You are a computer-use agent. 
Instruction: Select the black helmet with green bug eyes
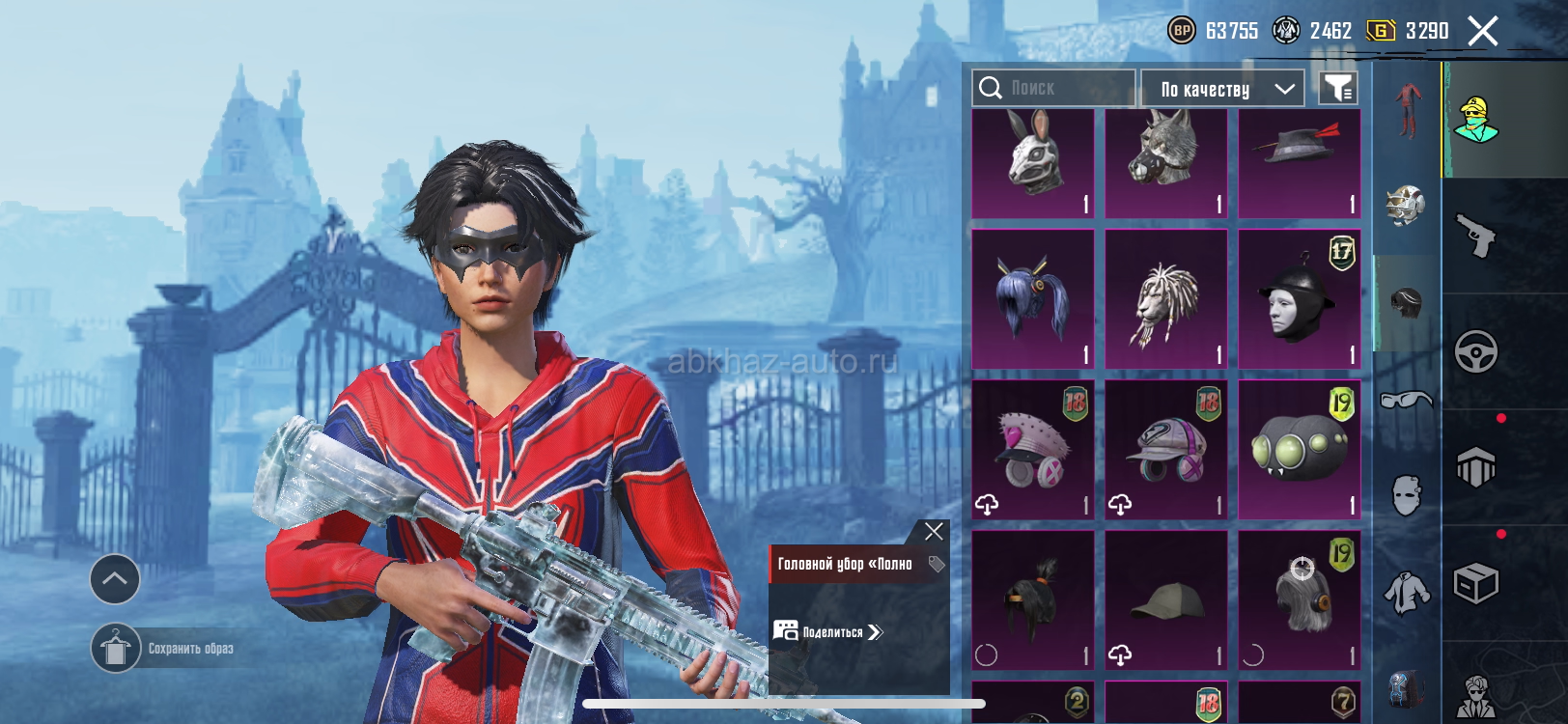pyautogui.click(x=1299, y=450)
